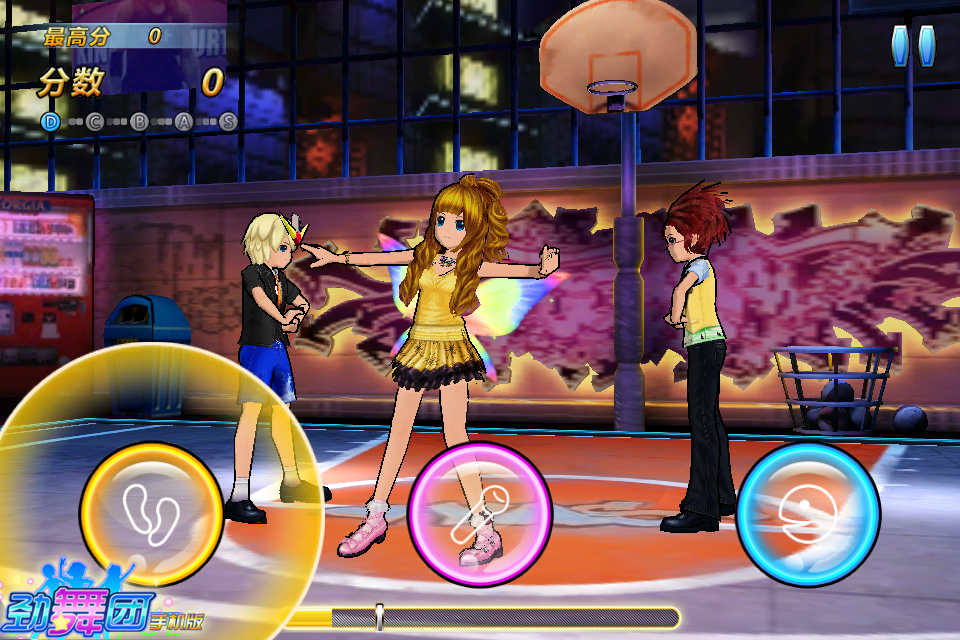This screenshot has width=960, height=640.
Task: Tap the blue spin dance button
Action: pyautogui.click(x=808, y=514)
